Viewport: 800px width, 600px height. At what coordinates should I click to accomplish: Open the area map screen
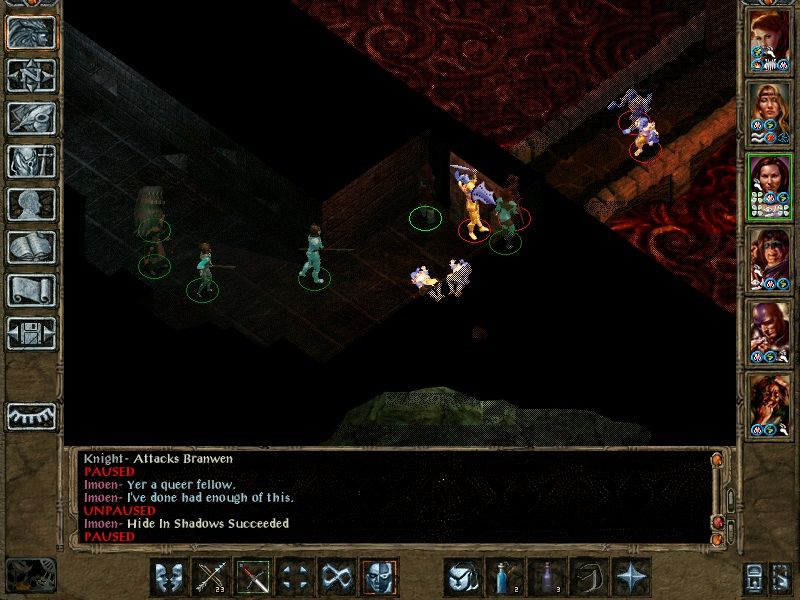31,75
